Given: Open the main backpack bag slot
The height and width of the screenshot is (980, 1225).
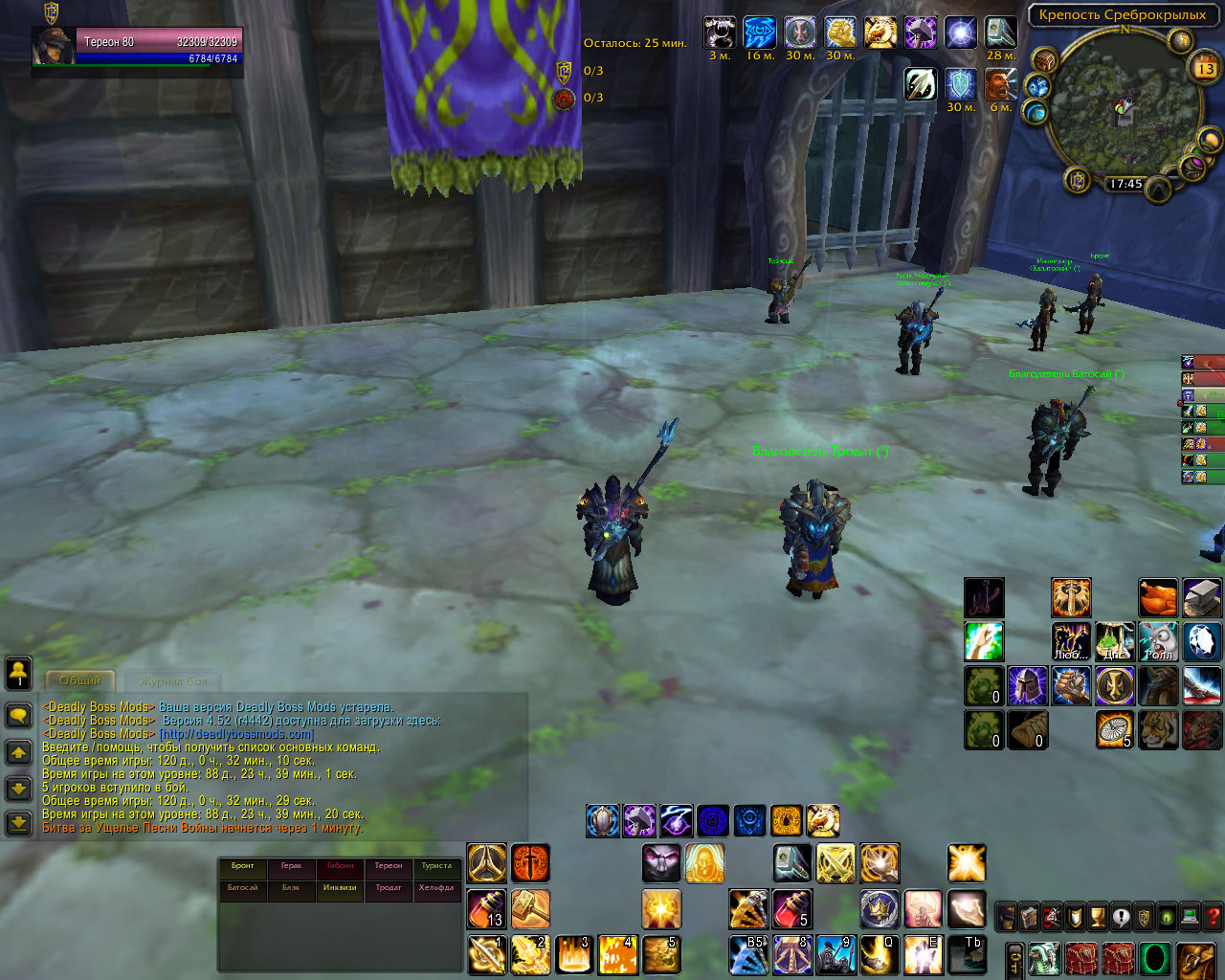Looking at the screenshot, I should [1196, 959].
